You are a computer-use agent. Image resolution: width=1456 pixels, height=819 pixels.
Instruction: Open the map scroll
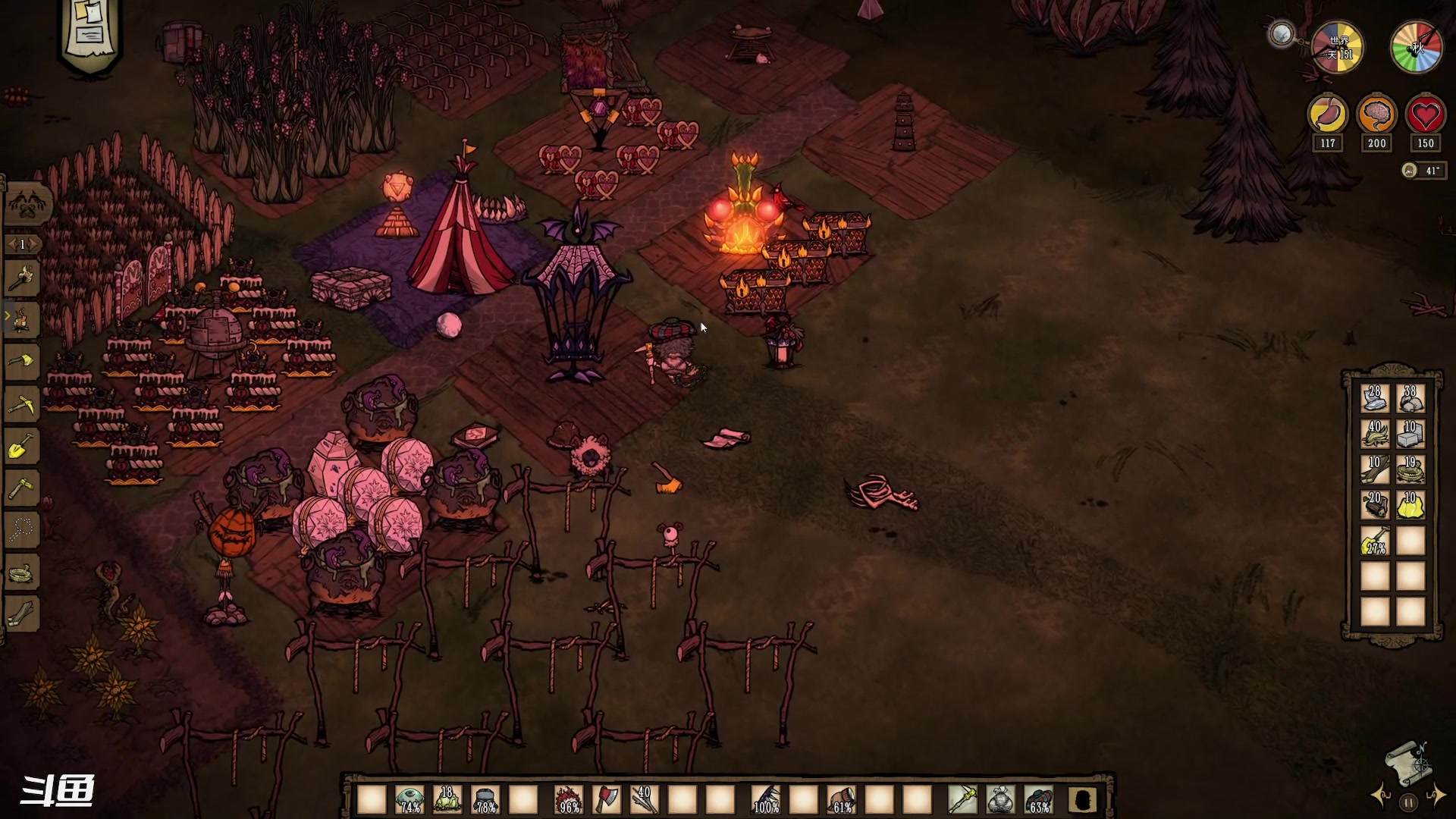(1407, 764)
